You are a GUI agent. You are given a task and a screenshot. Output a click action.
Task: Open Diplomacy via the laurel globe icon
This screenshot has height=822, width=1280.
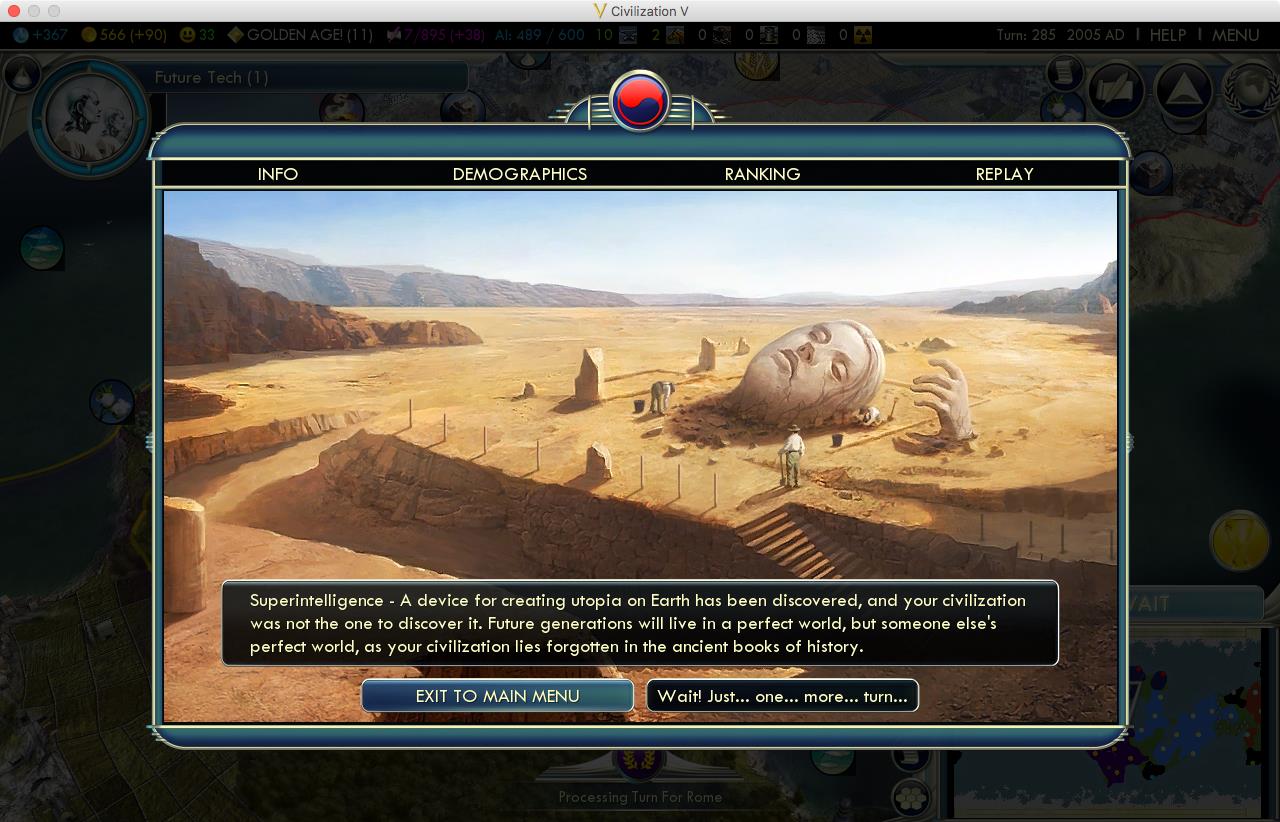point(1251,89)
